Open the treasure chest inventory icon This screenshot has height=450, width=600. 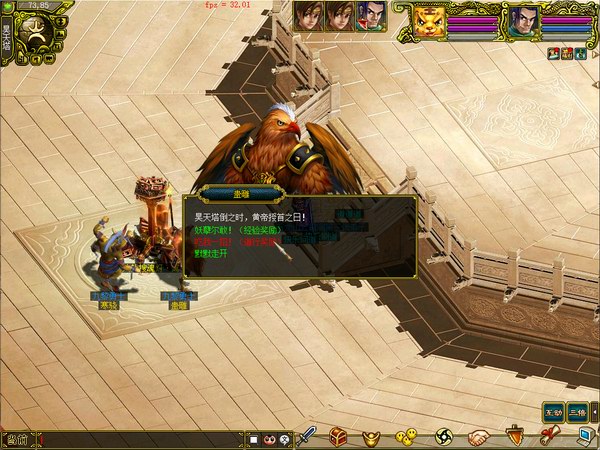pos(339,436)
